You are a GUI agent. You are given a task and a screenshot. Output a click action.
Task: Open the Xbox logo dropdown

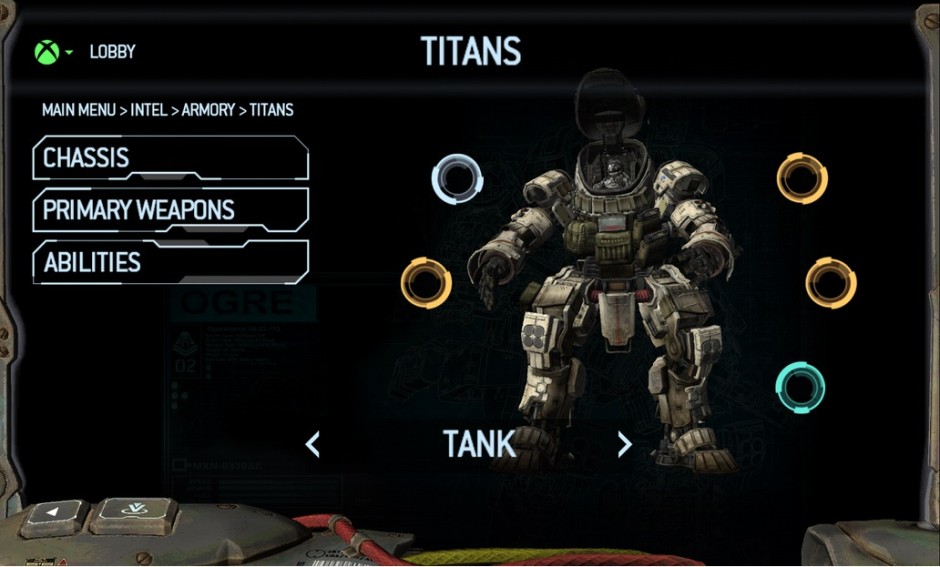[53, 52]
